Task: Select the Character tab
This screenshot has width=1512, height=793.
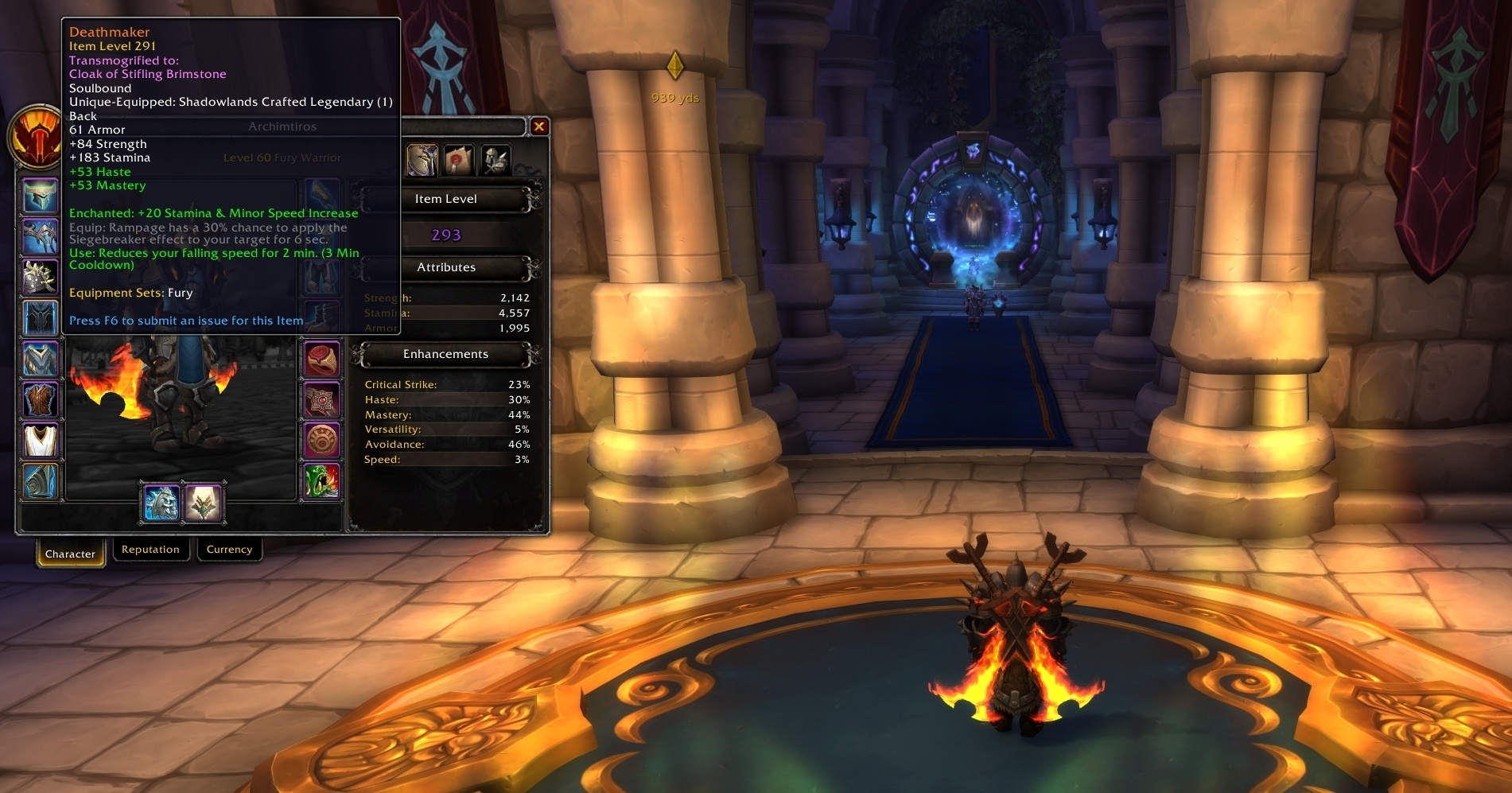Action: (x=70, y=554)
